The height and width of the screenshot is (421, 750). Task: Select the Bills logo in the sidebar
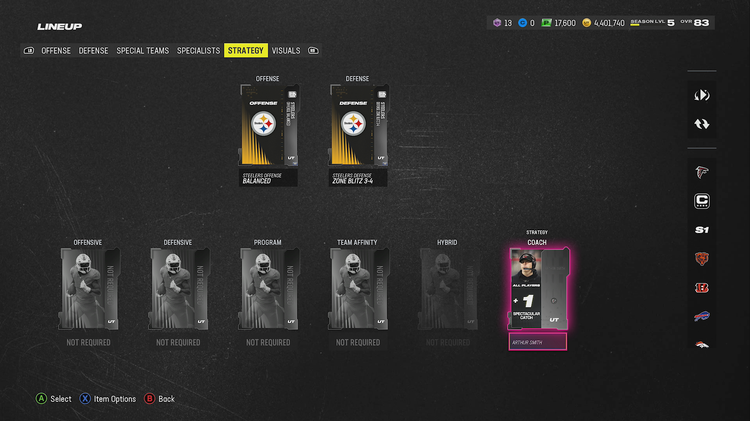702,317
